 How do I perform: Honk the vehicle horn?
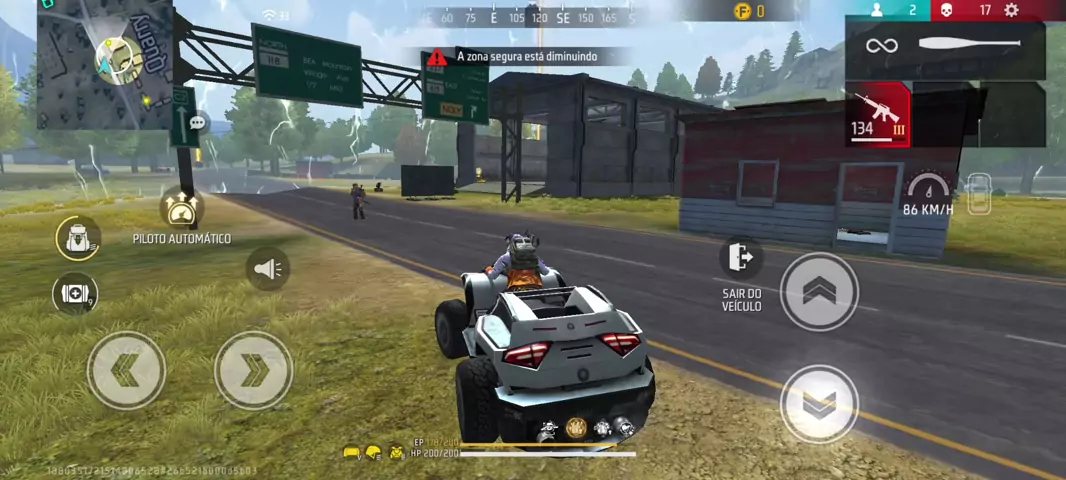267,268
